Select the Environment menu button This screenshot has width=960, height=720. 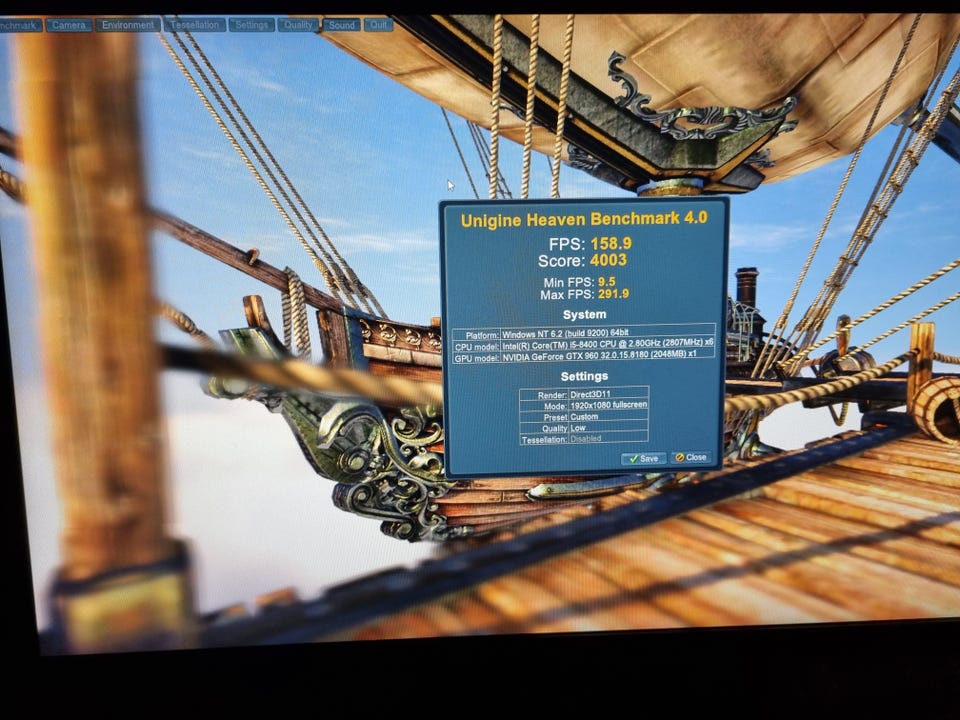128,25
